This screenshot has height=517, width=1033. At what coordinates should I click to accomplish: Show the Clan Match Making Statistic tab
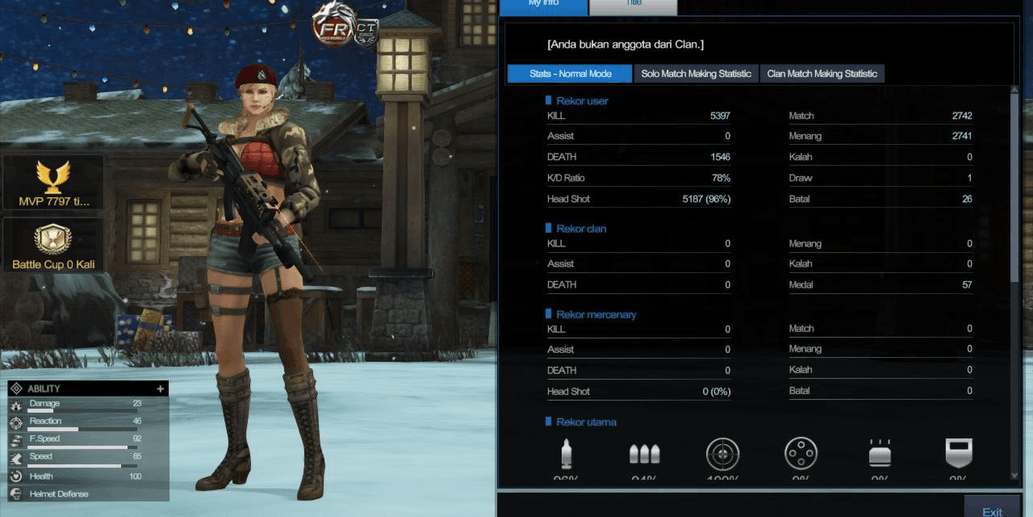pos(822,74)
